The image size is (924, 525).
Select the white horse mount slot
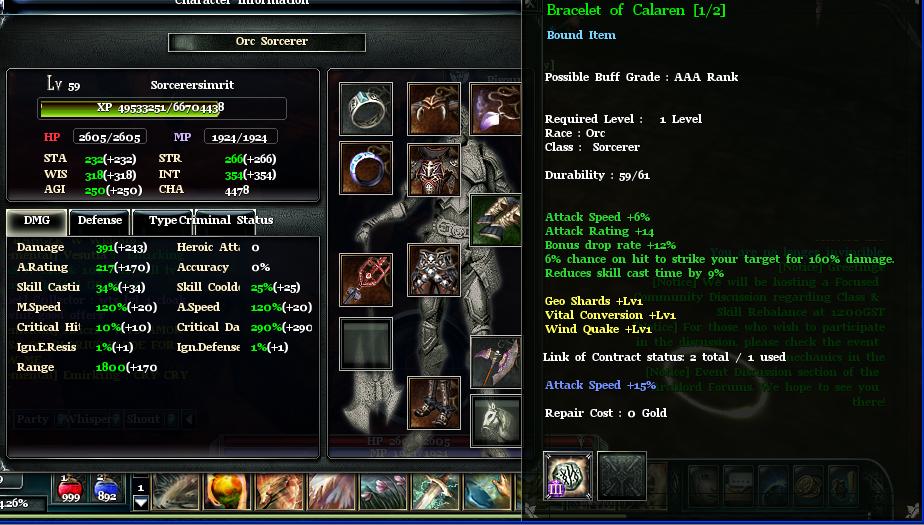[x=496, y=421]
